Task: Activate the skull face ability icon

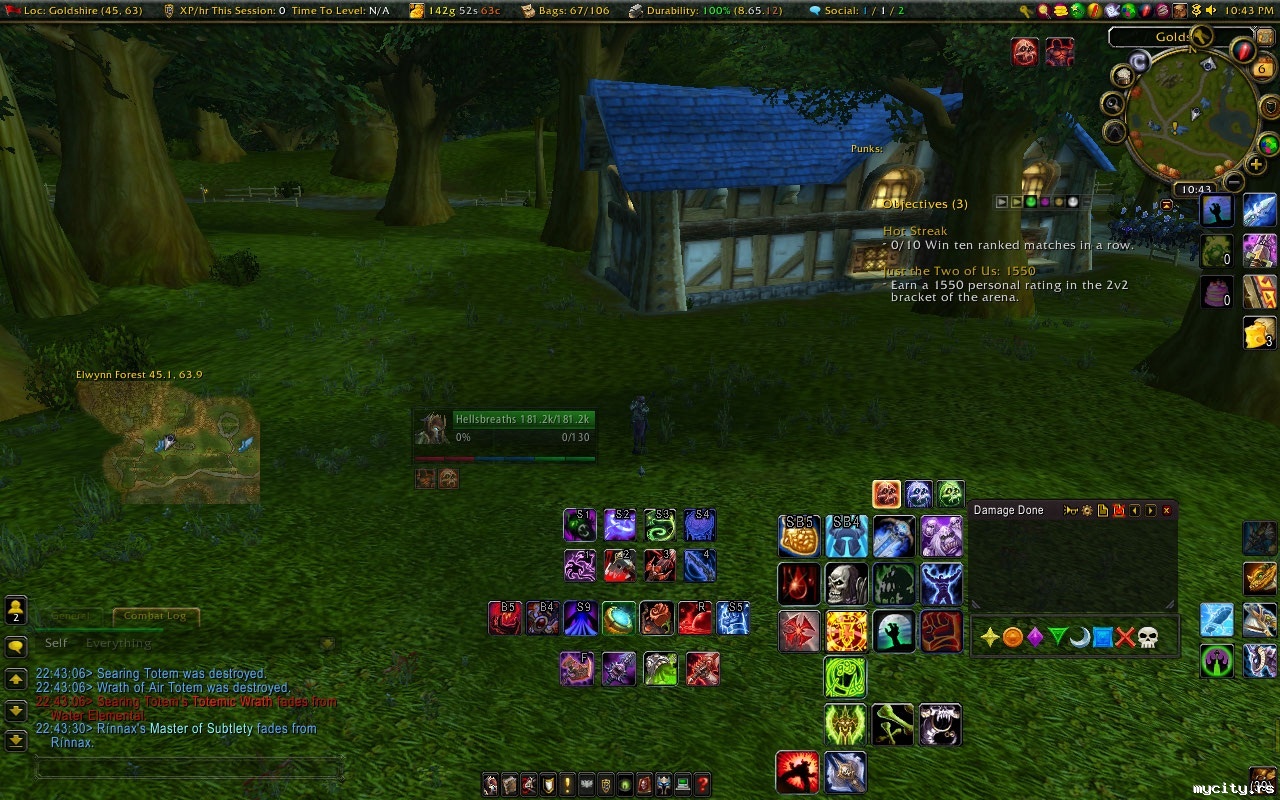Action: [x=846, y=583]
